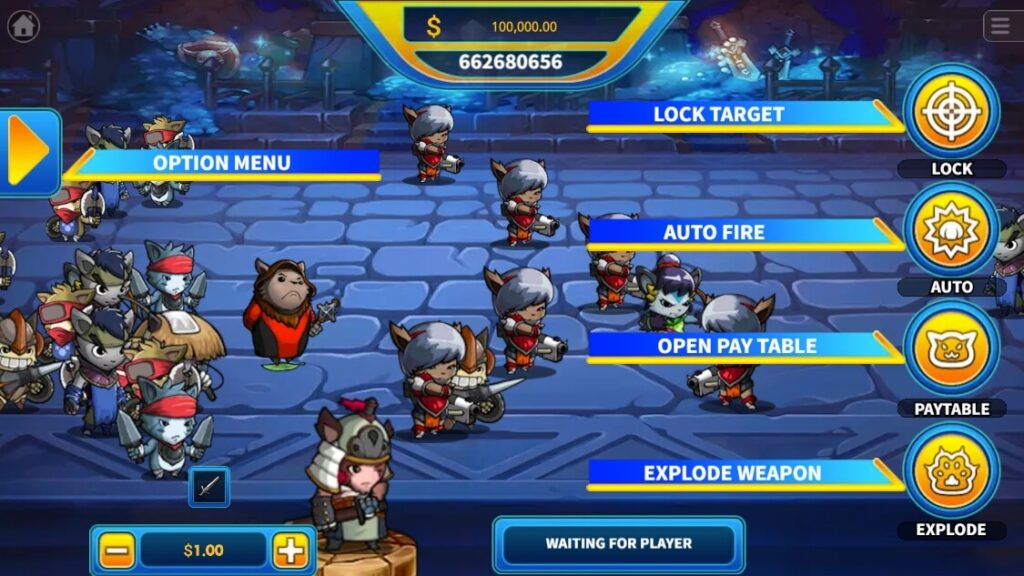Select the sword weapon slot
The image size is (1024, 576).
(209, 487)
